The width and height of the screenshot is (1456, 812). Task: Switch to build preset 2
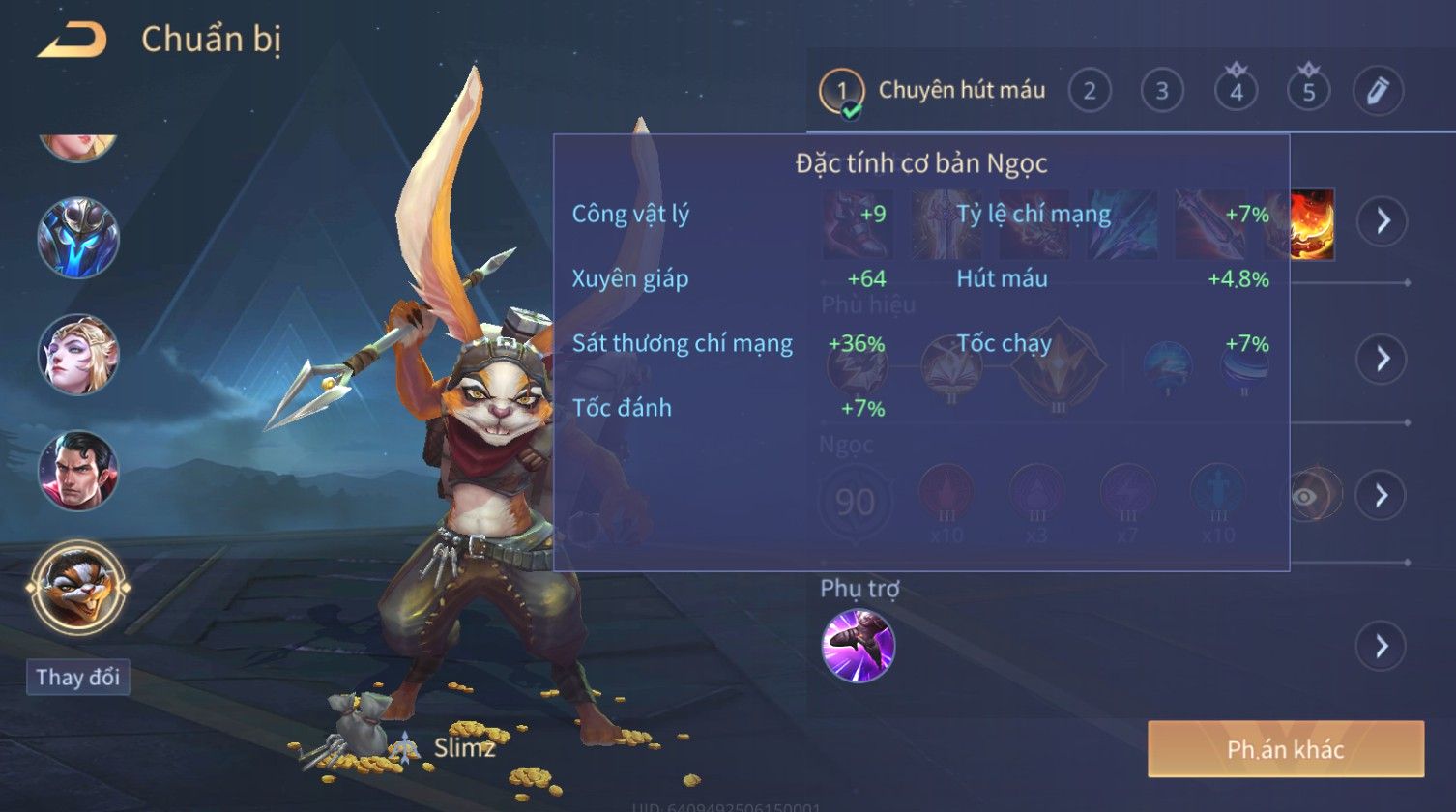tap(1090, 92)
